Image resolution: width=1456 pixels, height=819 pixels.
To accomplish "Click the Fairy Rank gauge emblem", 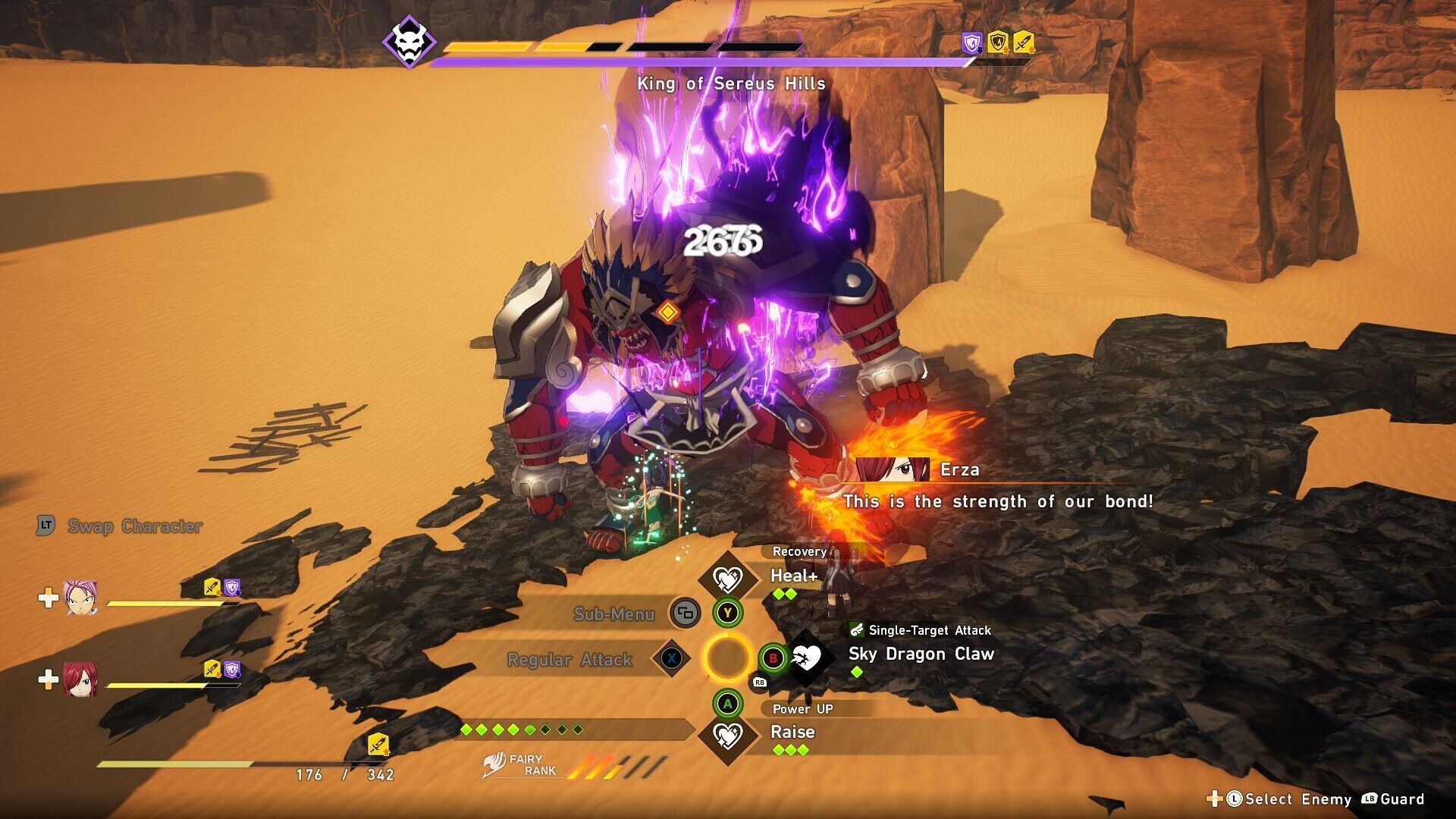I will pos(497,764).
